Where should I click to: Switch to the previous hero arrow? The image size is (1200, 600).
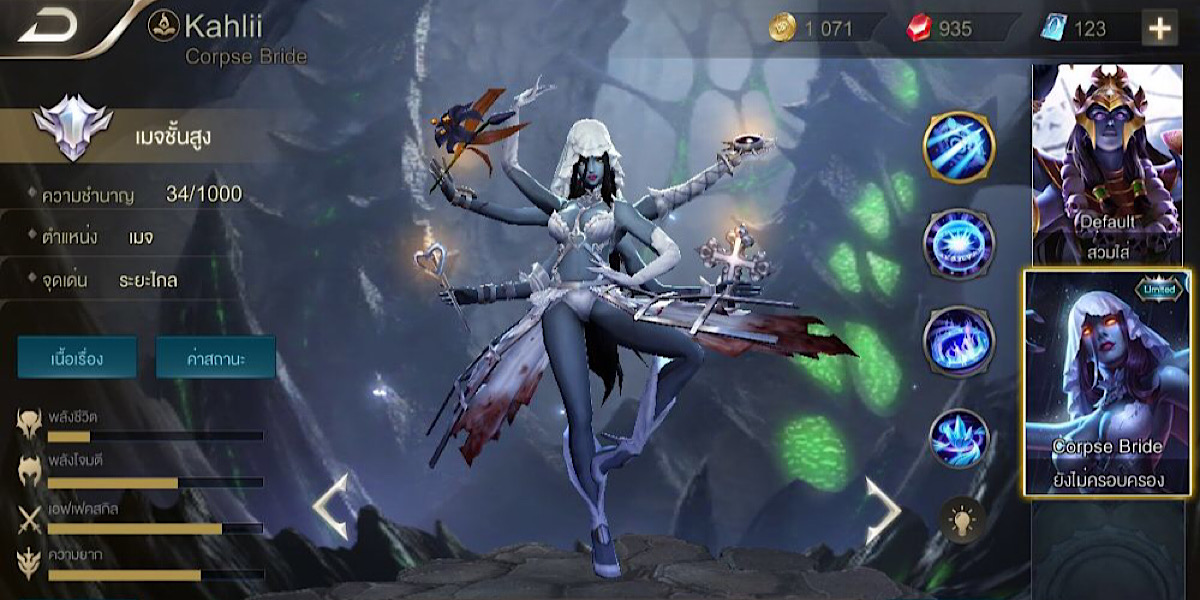[x=331, y=508]
